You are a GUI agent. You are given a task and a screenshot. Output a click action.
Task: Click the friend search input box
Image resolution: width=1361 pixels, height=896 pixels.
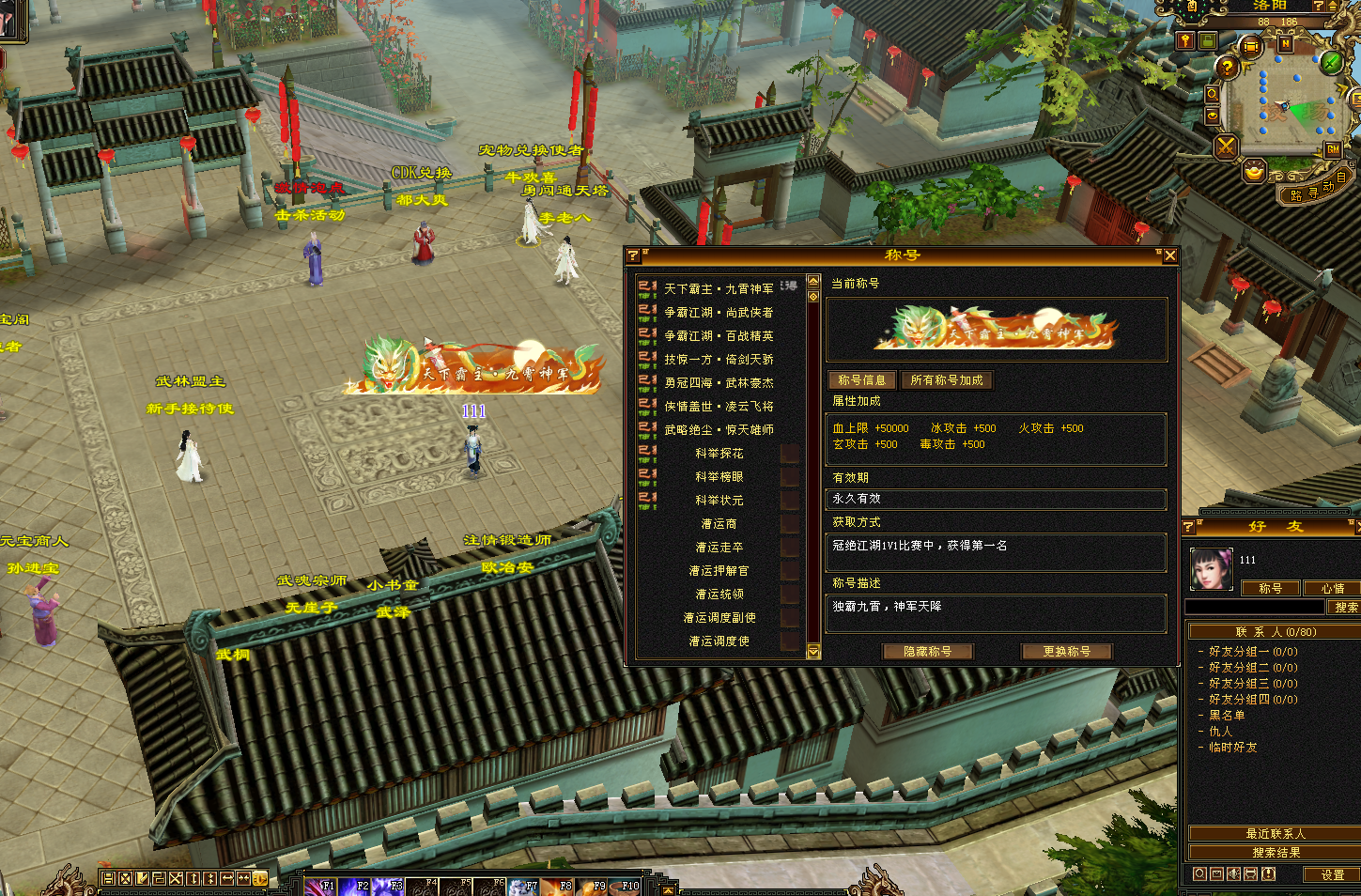[x=1254, y=608]
